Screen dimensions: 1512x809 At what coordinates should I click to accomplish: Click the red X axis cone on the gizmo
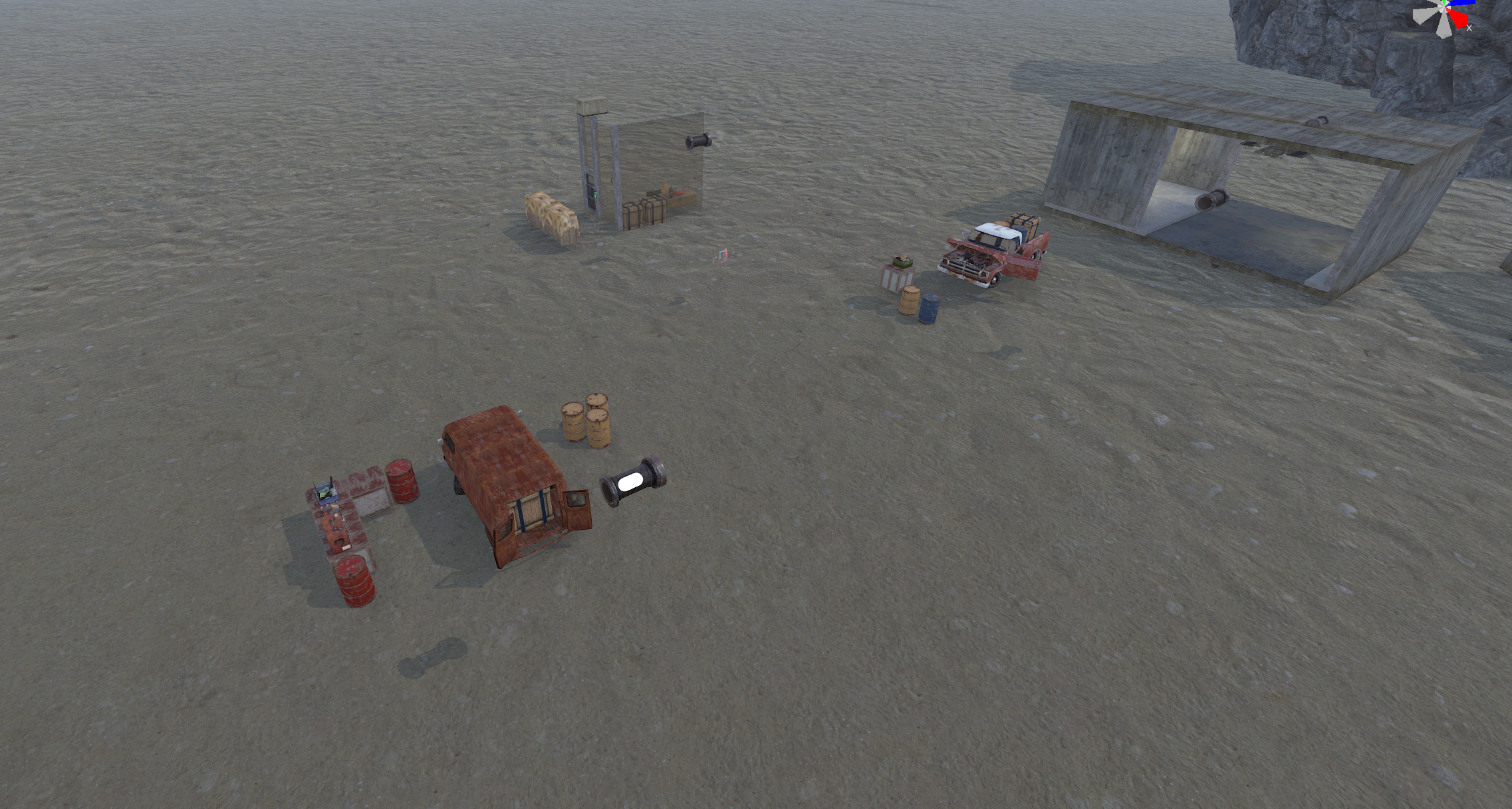tap(1459, 20)
